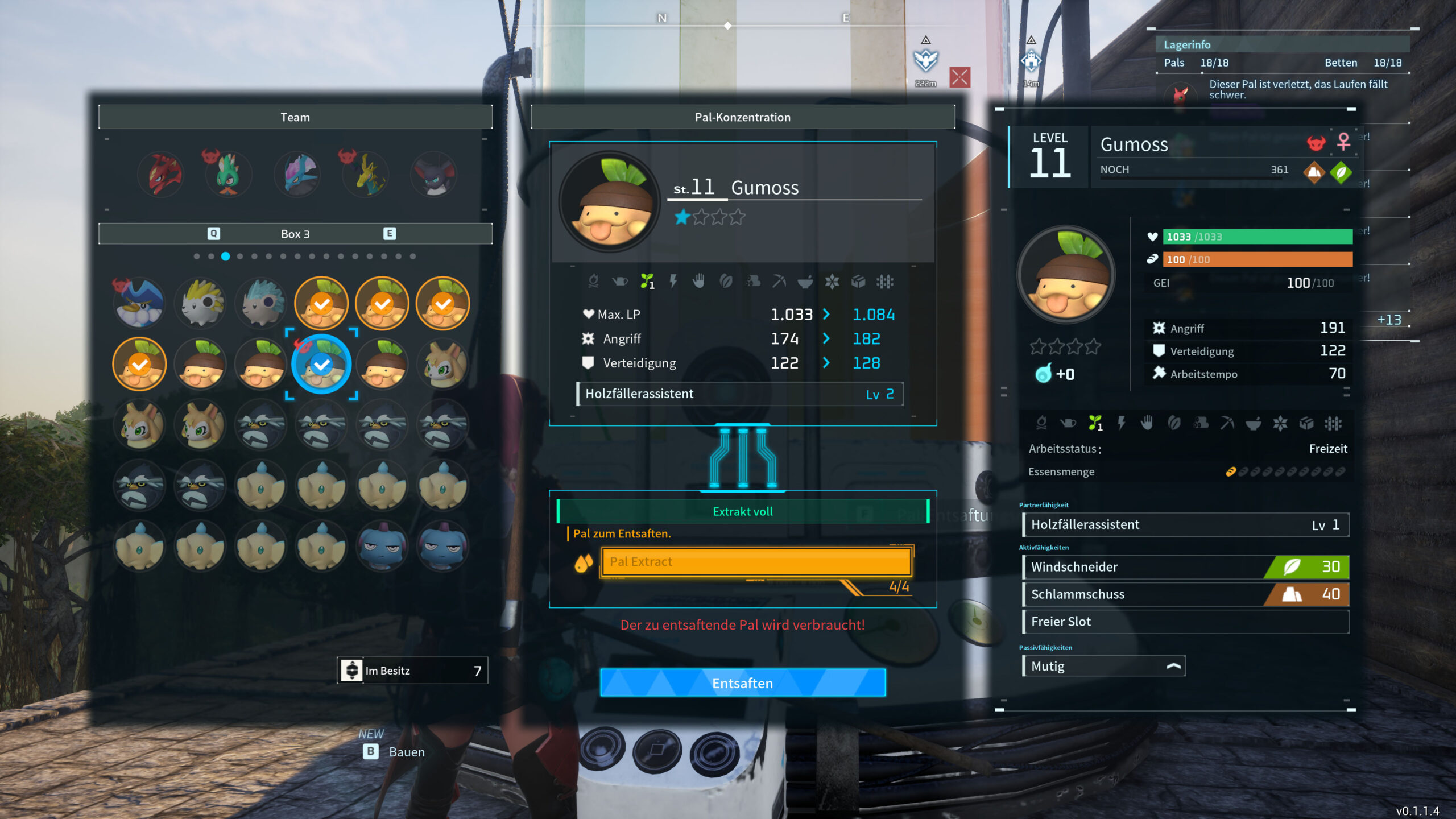Click the Box 3 header bar

pyautogui.click(x=295, y=234)
